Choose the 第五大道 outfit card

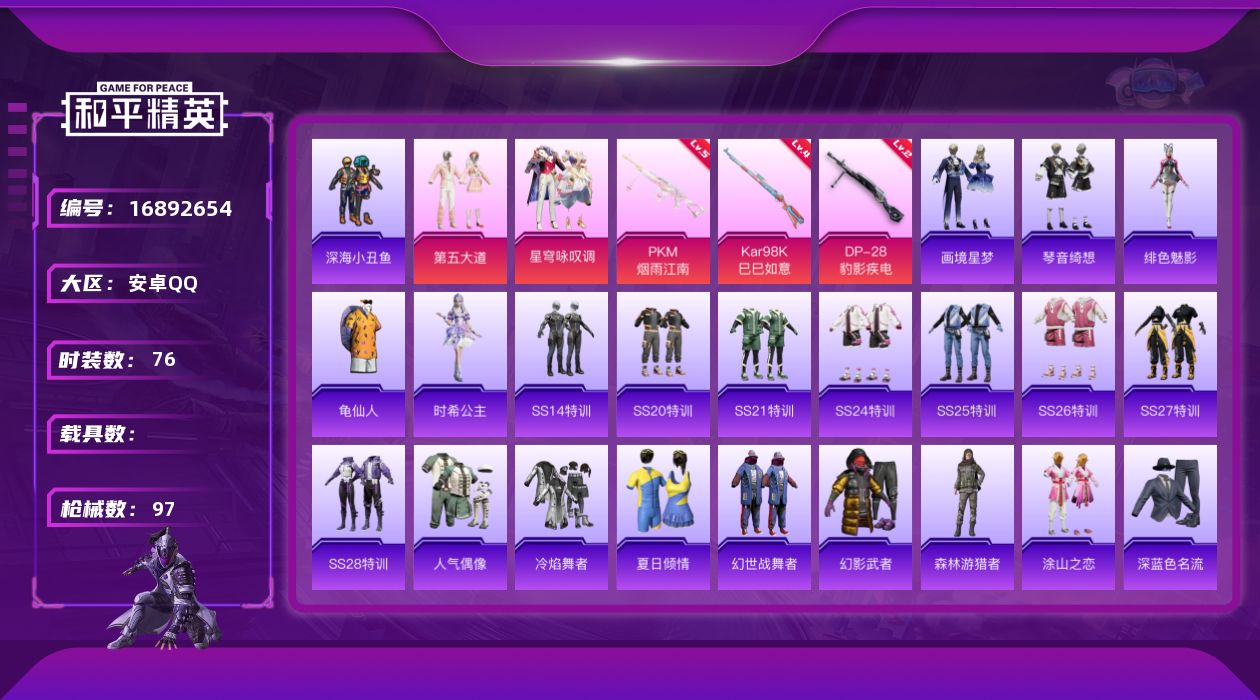coord(460,211)
